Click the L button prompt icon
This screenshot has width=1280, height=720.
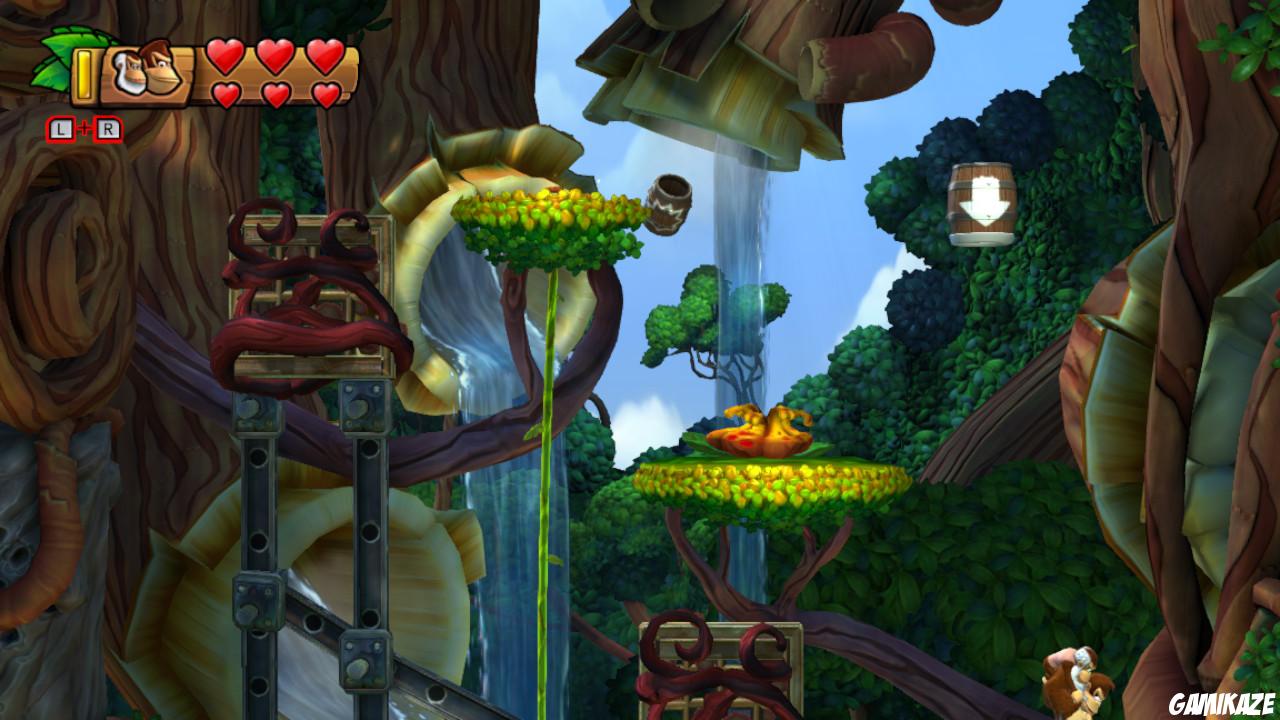[x=60, y=127]
